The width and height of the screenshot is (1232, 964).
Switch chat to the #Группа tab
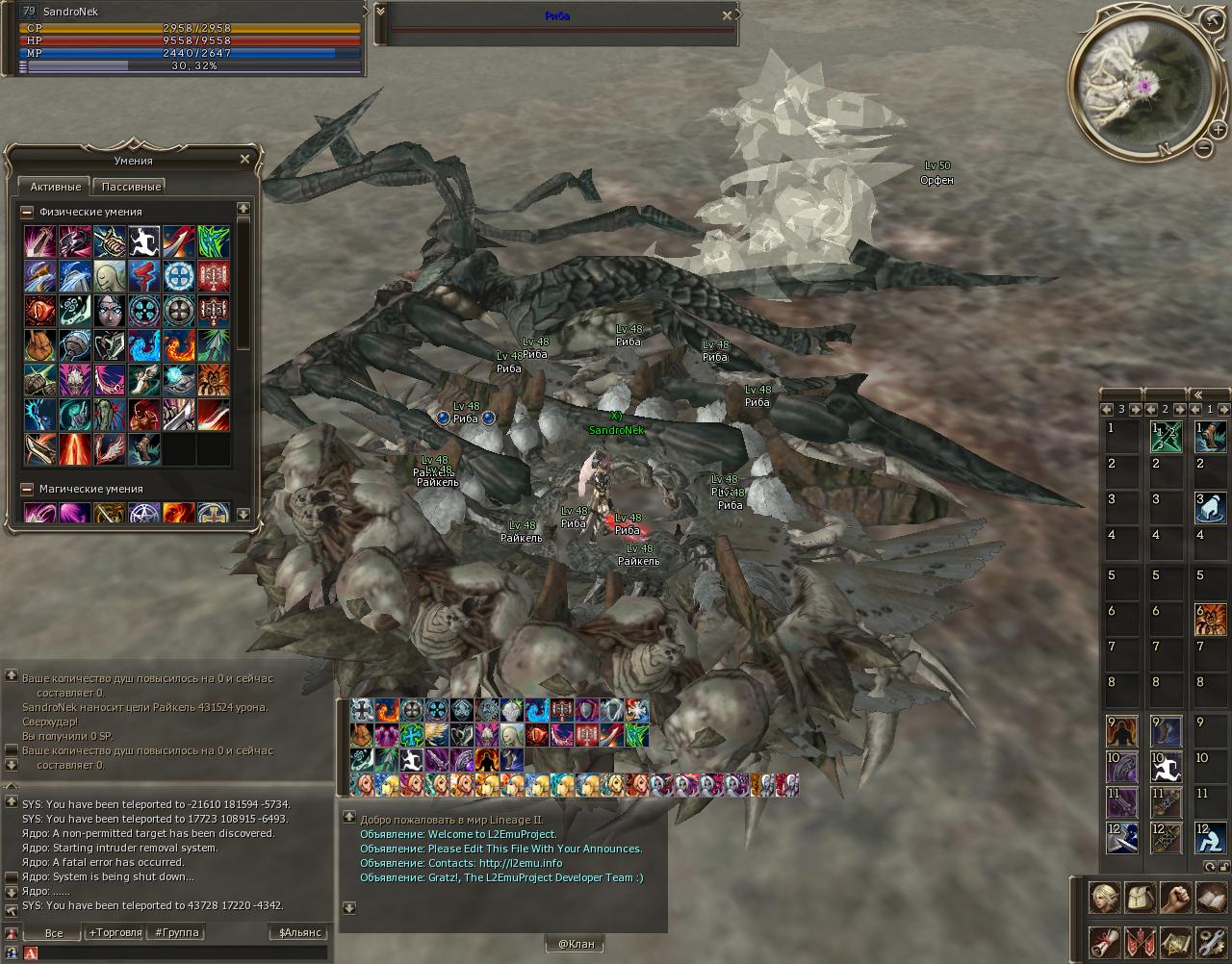click(177, 932)
